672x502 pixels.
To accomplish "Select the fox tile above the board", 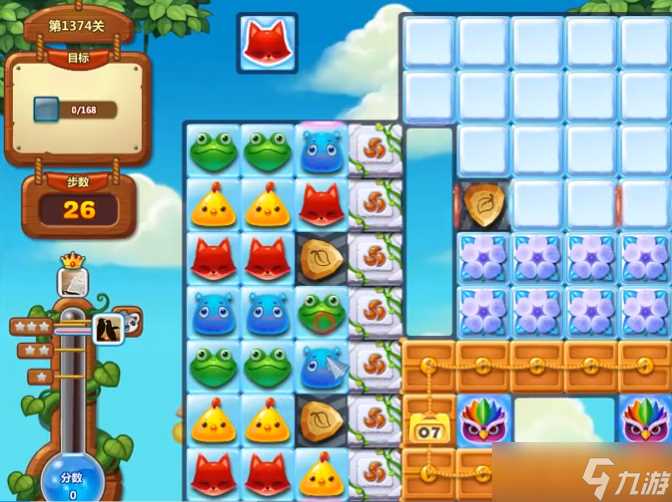I will (267, 43).
